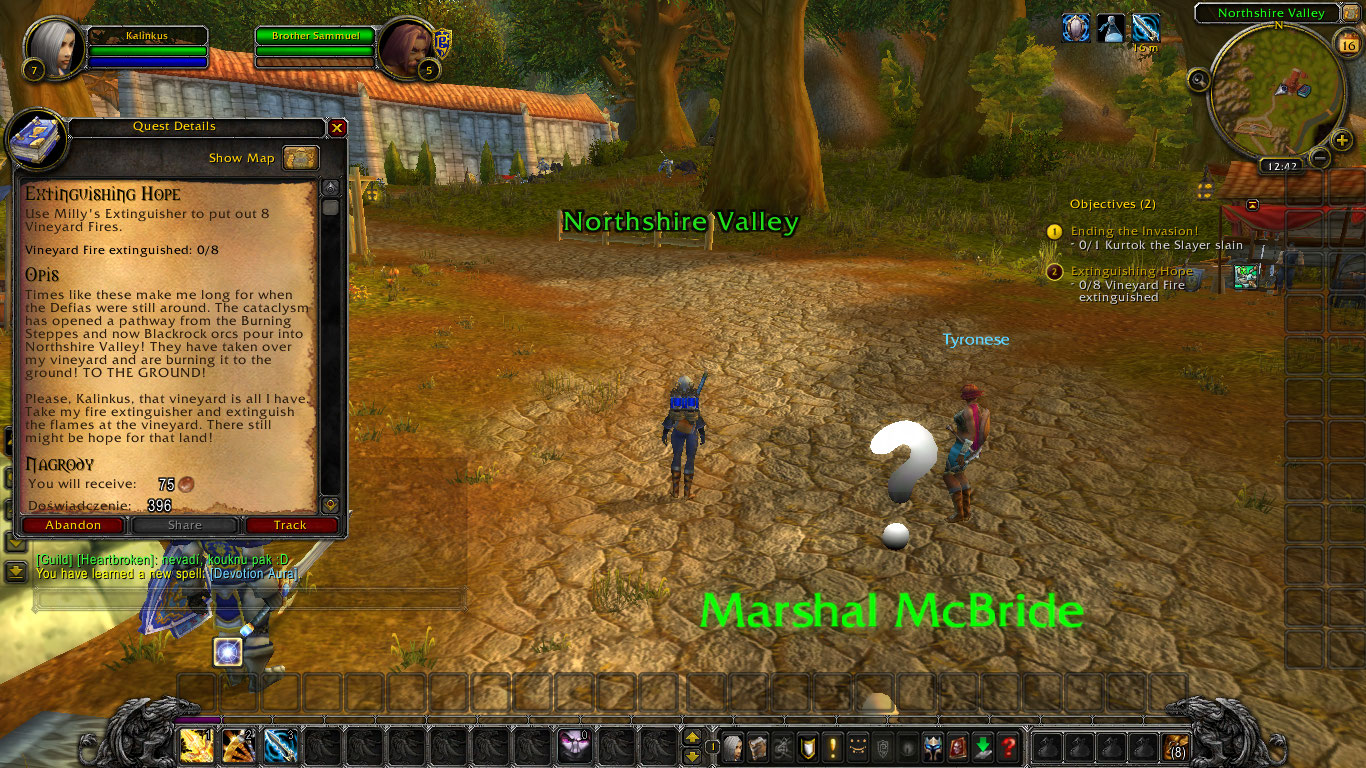Abandon the Extinguishing Hope quest
Viewport: 1366px width, 768px height.
(73, 524)
